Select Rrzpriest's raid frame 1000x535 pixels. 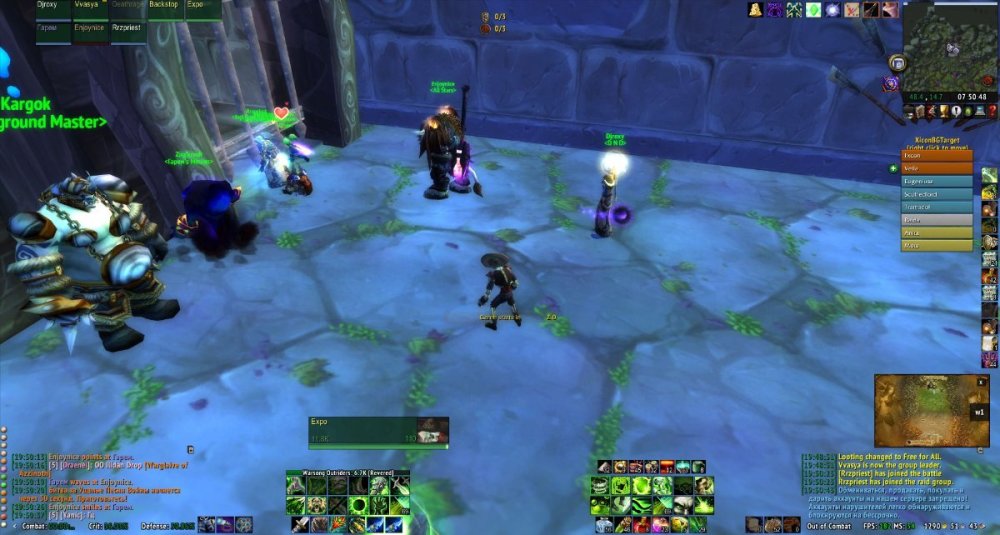point(127,28)
